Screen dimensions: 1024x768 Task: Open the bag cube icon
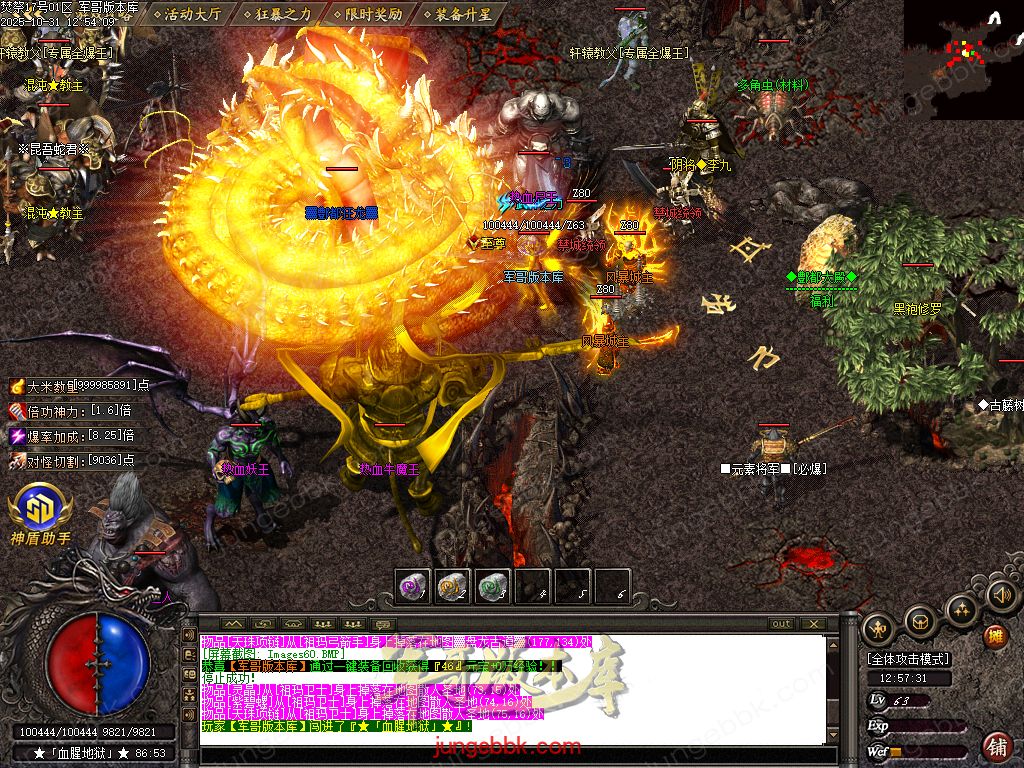point(920,623)
